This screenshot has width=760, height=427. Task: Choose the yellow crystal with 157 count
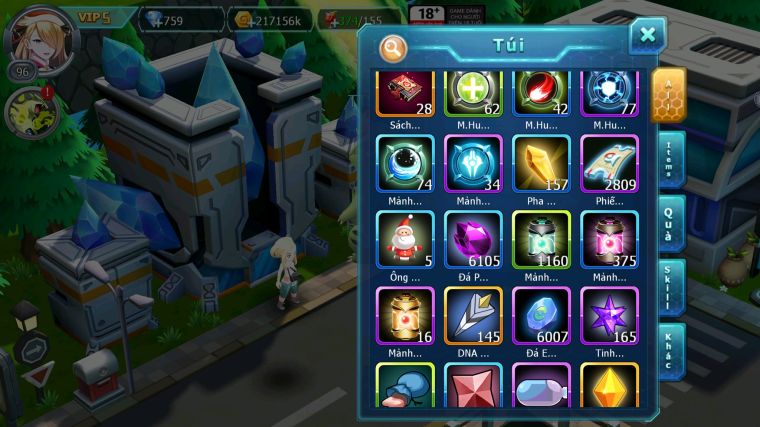[541, 164]
